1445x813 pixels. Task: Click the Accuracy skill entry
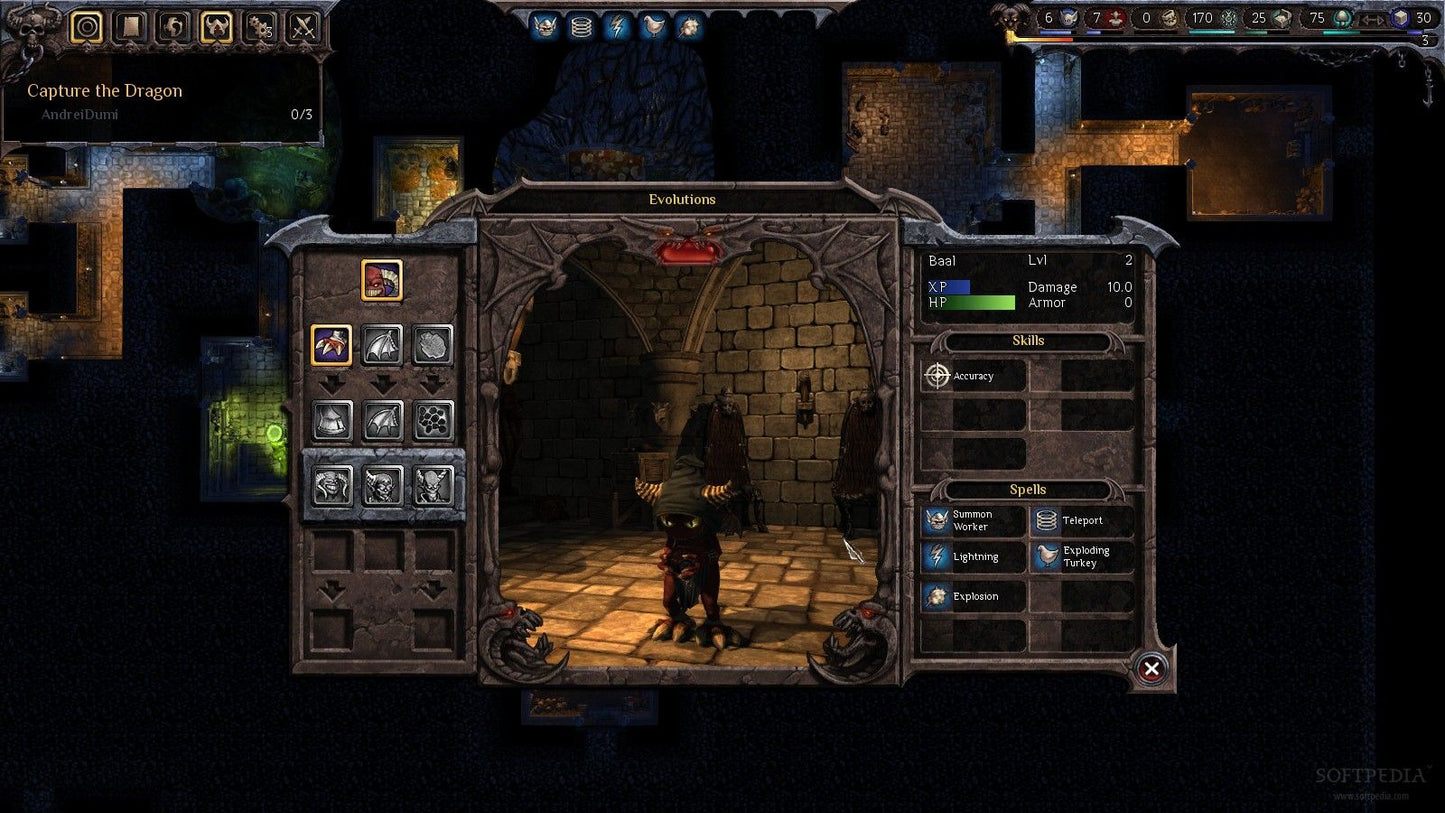[x=973, y=376]
